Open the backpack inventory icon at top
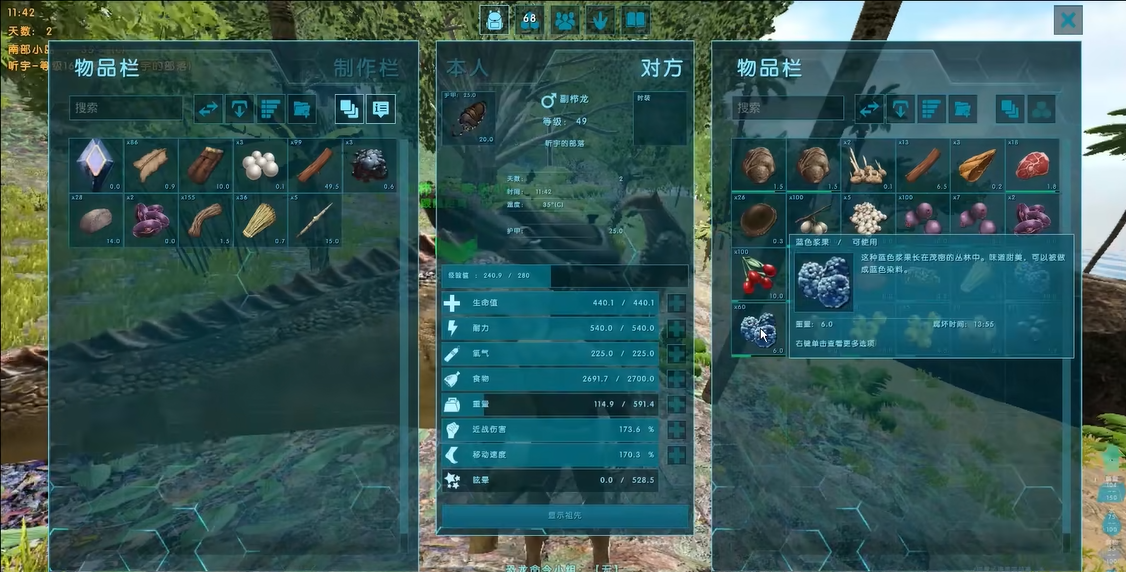 [x=492, y=19]
